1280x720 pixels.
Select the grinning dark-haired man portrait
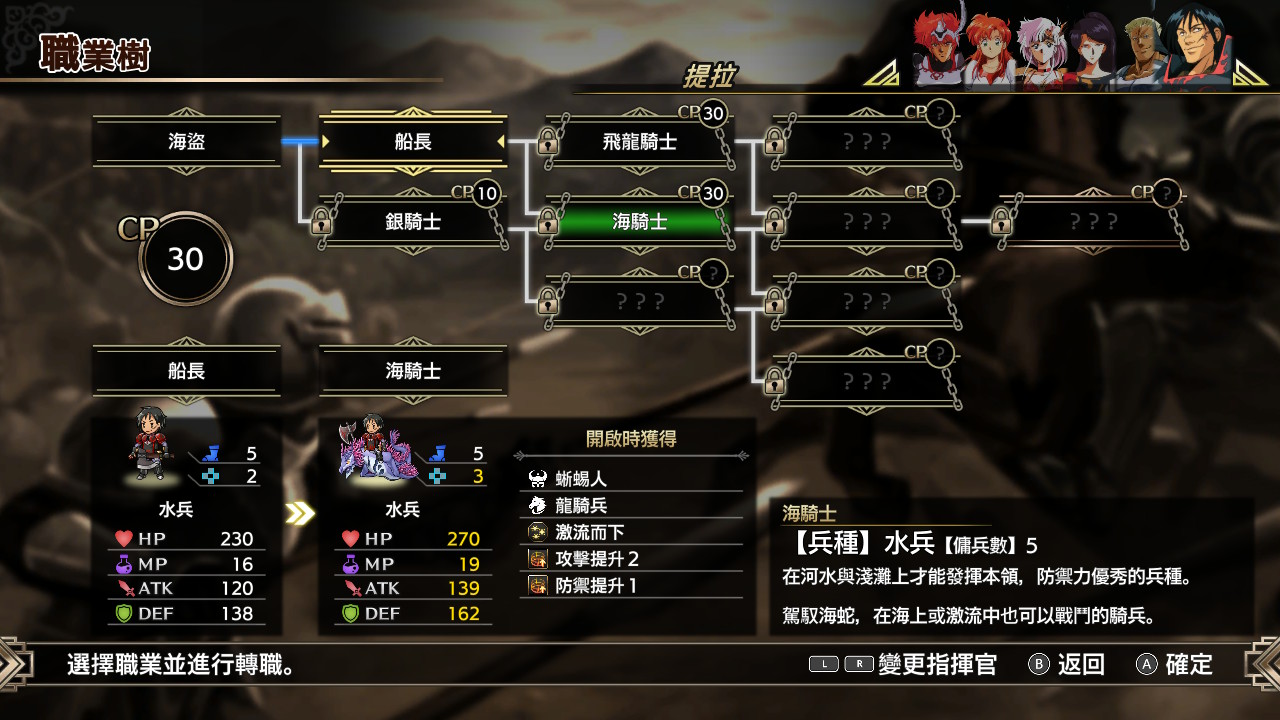pyautogui.click(x=1198, y=48)
